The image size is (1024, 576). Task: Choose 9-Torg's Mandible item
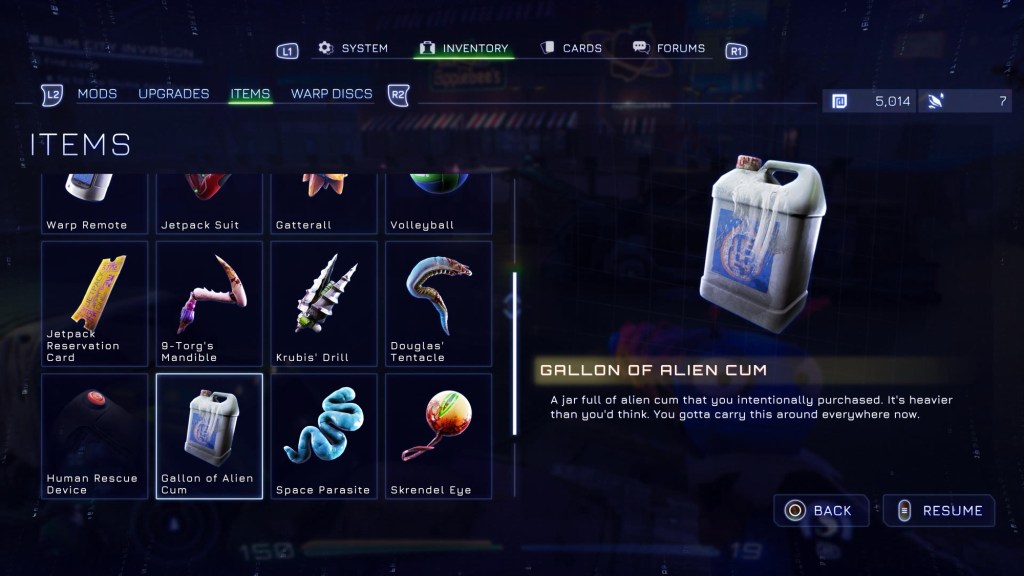pos(209,303)
